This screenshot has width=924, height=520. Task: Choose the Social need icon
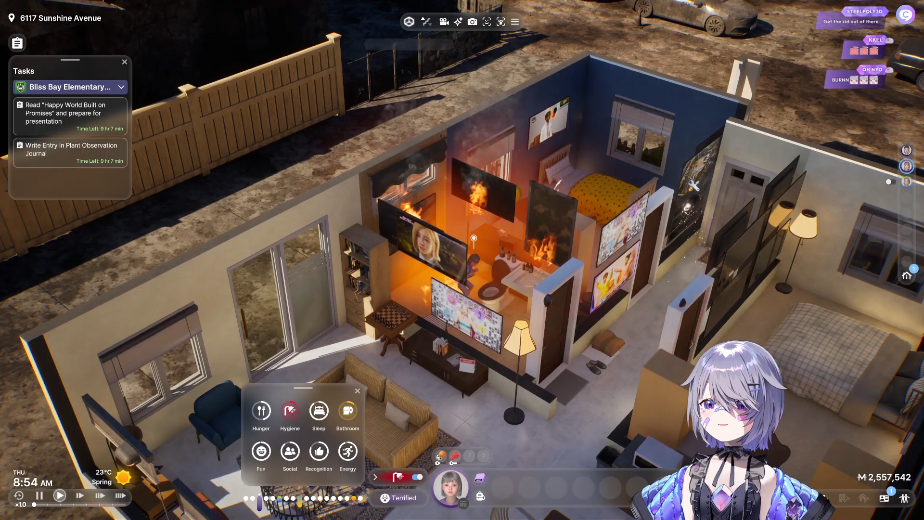click(x=290, y=451)
